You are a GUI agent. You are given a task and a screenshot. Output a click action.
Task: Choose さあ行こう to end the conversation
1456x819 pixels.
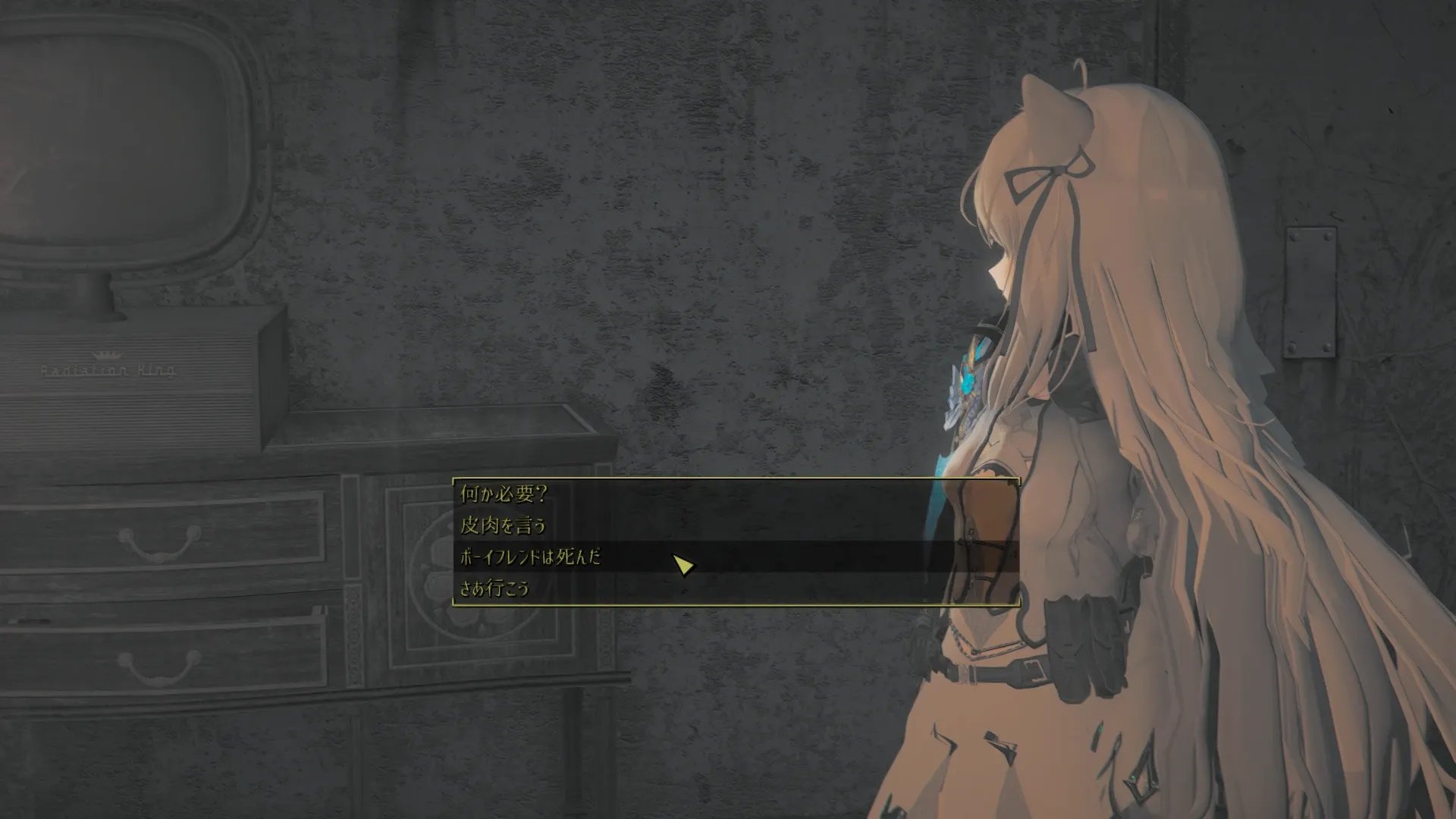click(494, 588)
